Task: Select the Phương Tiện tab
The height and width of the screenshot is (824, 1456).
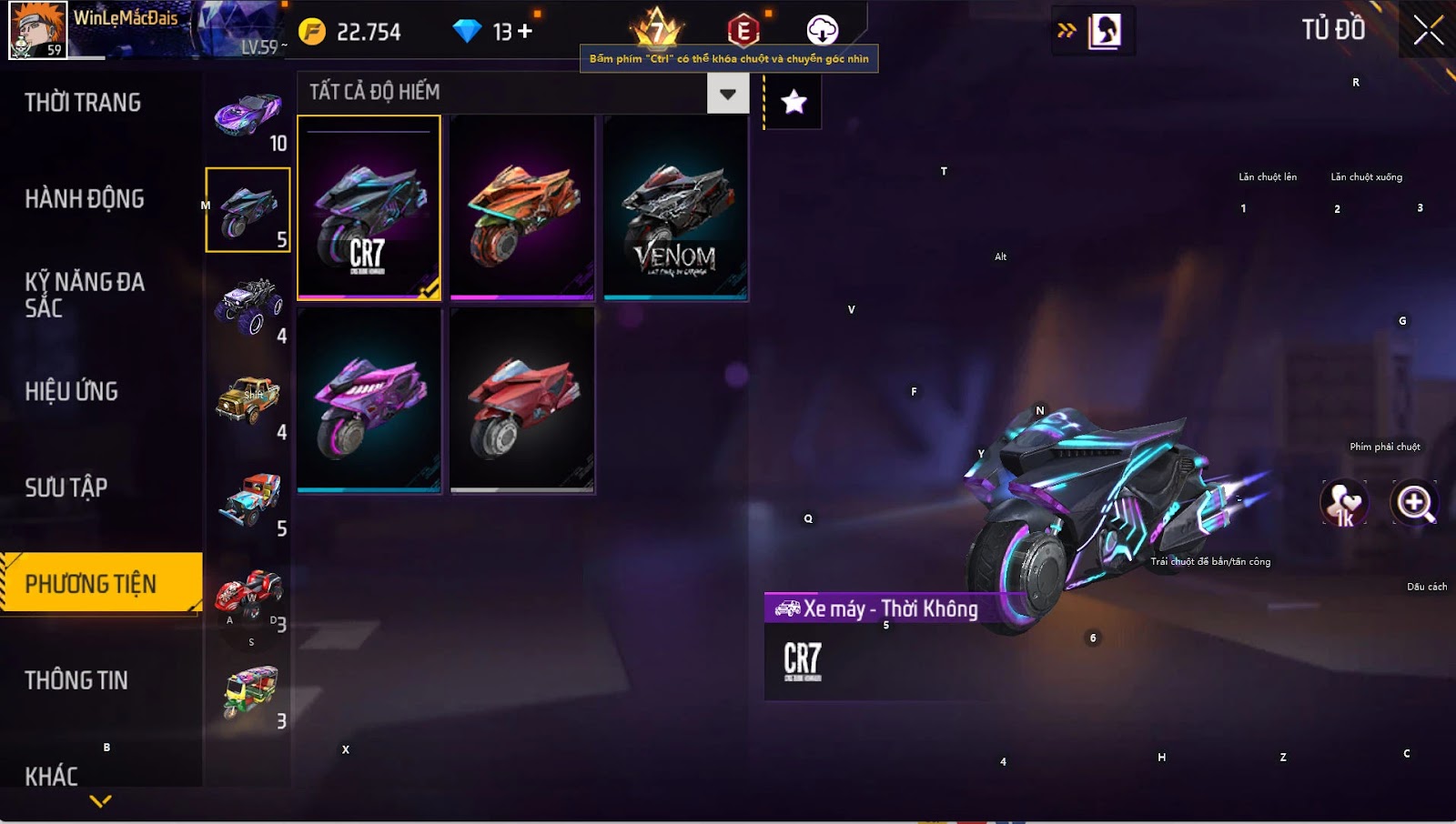Action: click(x=91, y=584)
